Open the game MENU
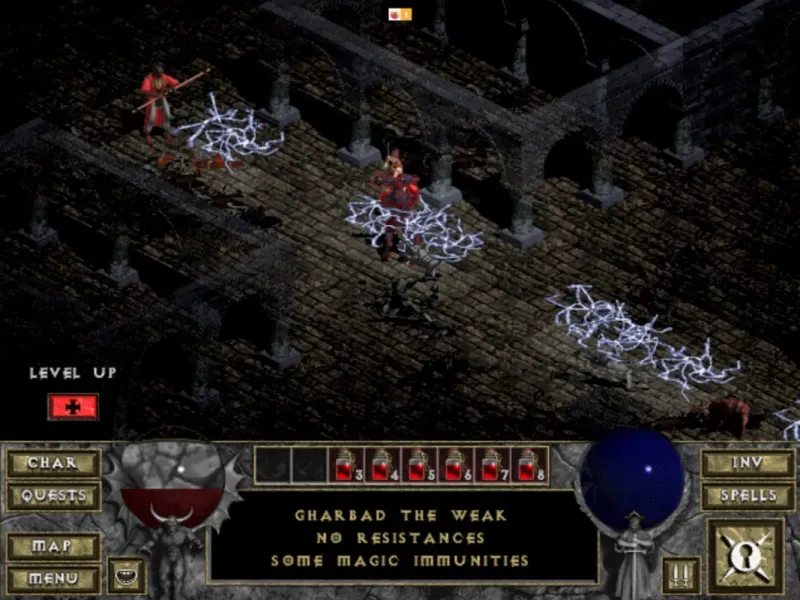Viewport: 800px width, 600px height. point(52,578)
